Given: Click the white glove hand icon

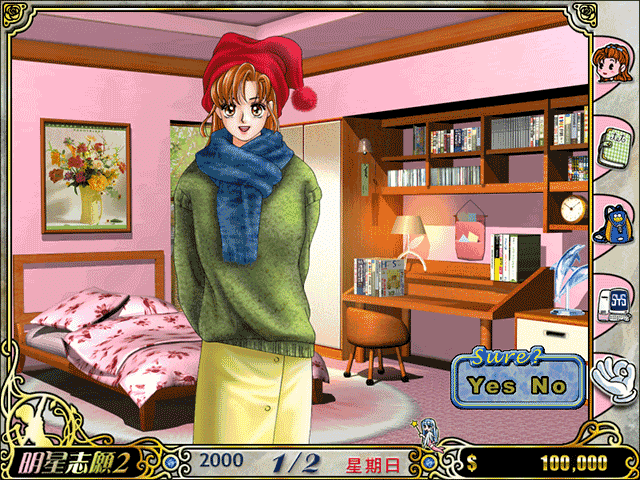Looking at the screenshot, I should (612, 379).
